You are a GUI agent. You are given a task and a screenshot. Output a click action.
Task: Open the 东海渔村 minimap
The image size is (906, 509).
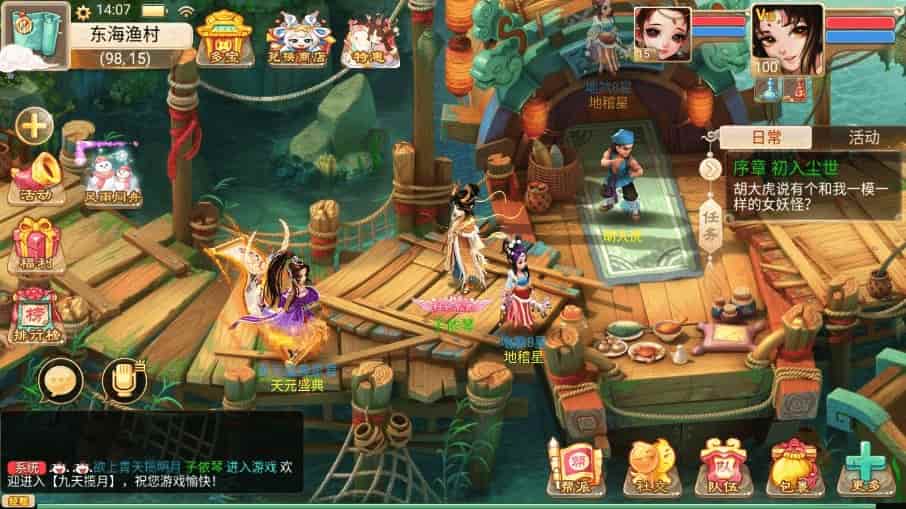34,36
